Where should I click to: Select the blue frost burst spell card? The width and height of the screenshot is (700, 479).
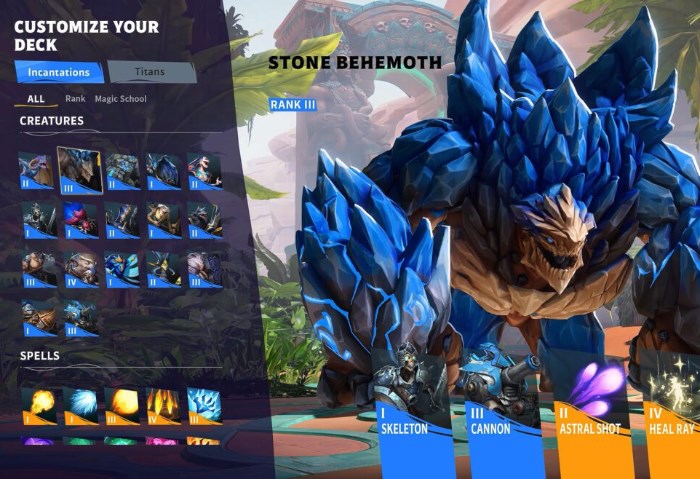point(81,405)
